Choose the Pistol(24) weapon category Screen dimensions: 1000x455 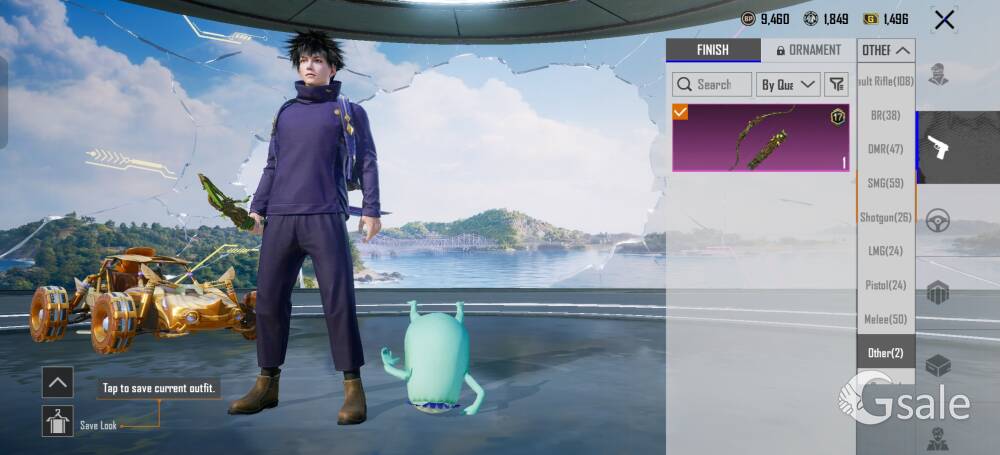(x=885, y=285)
